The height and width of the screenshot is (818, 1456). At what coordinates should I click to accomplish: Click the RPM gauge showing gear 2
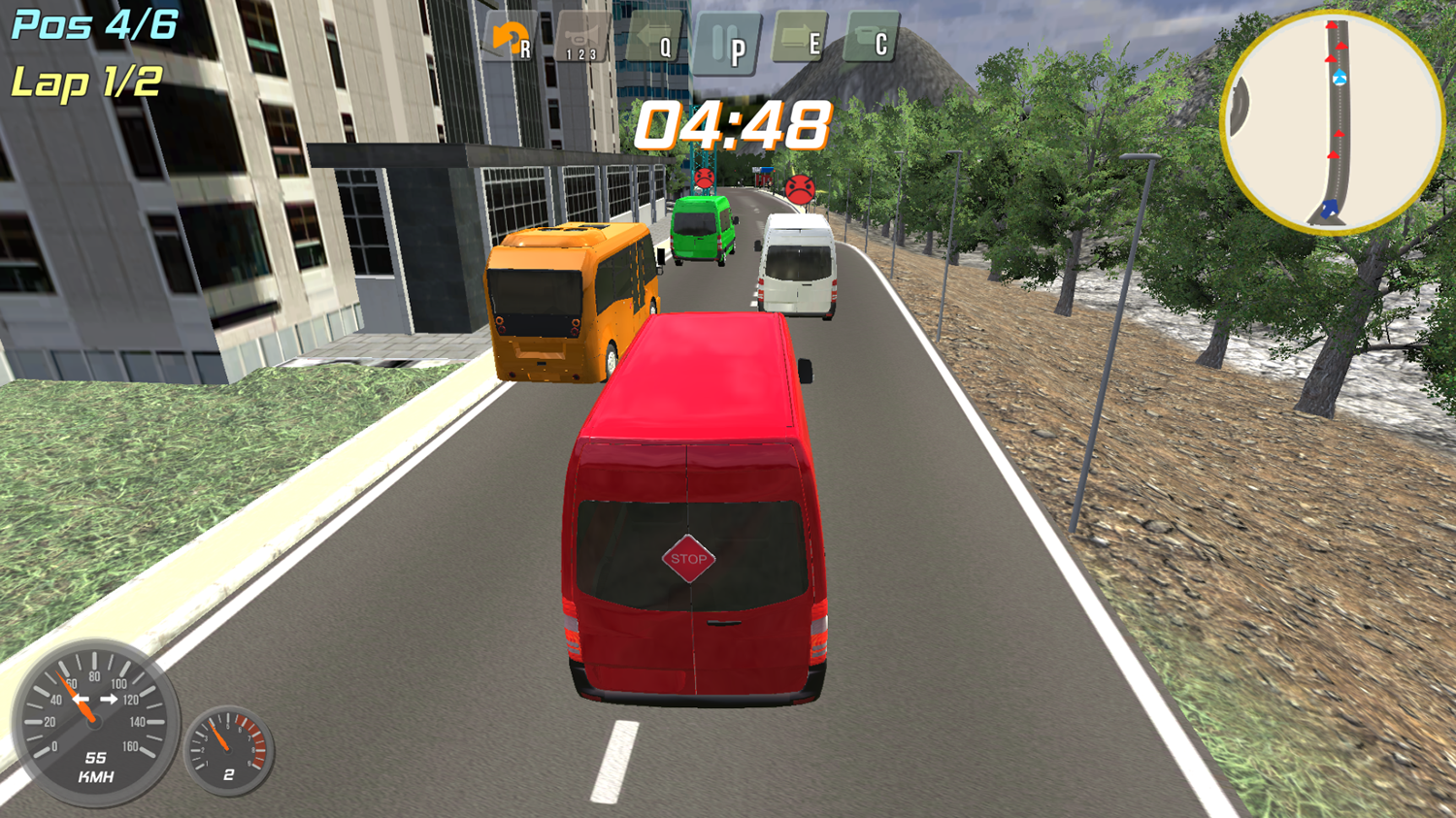(229, 752)
